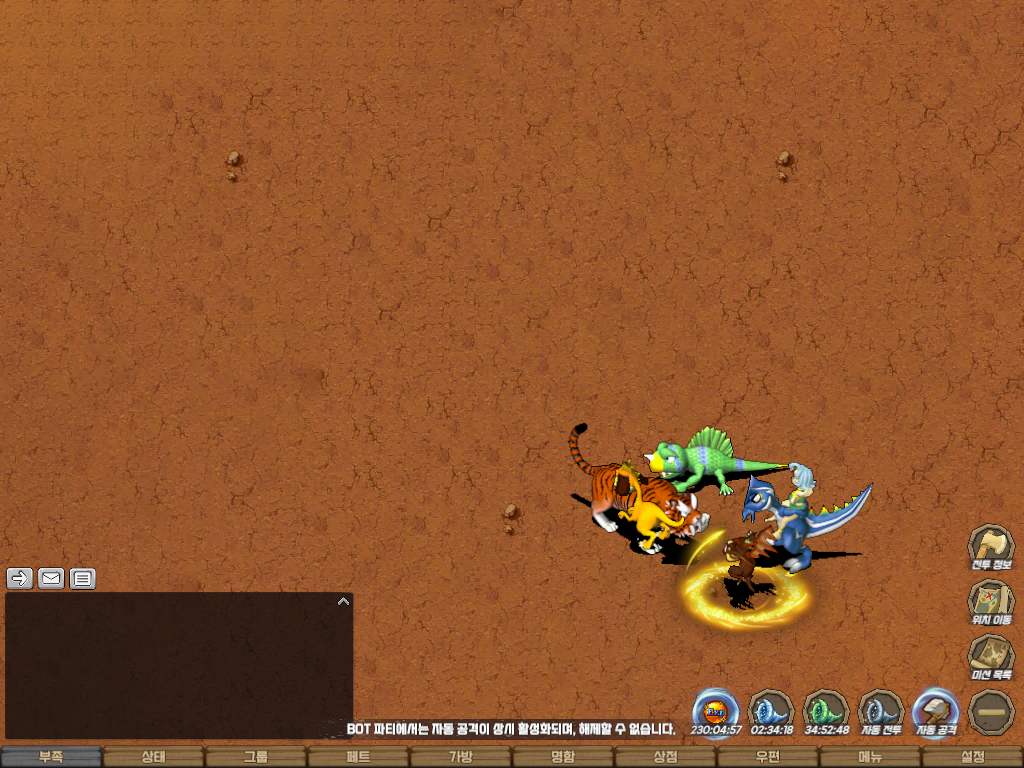Open the 설정 (Settings) menu

(x=972, y=757)
